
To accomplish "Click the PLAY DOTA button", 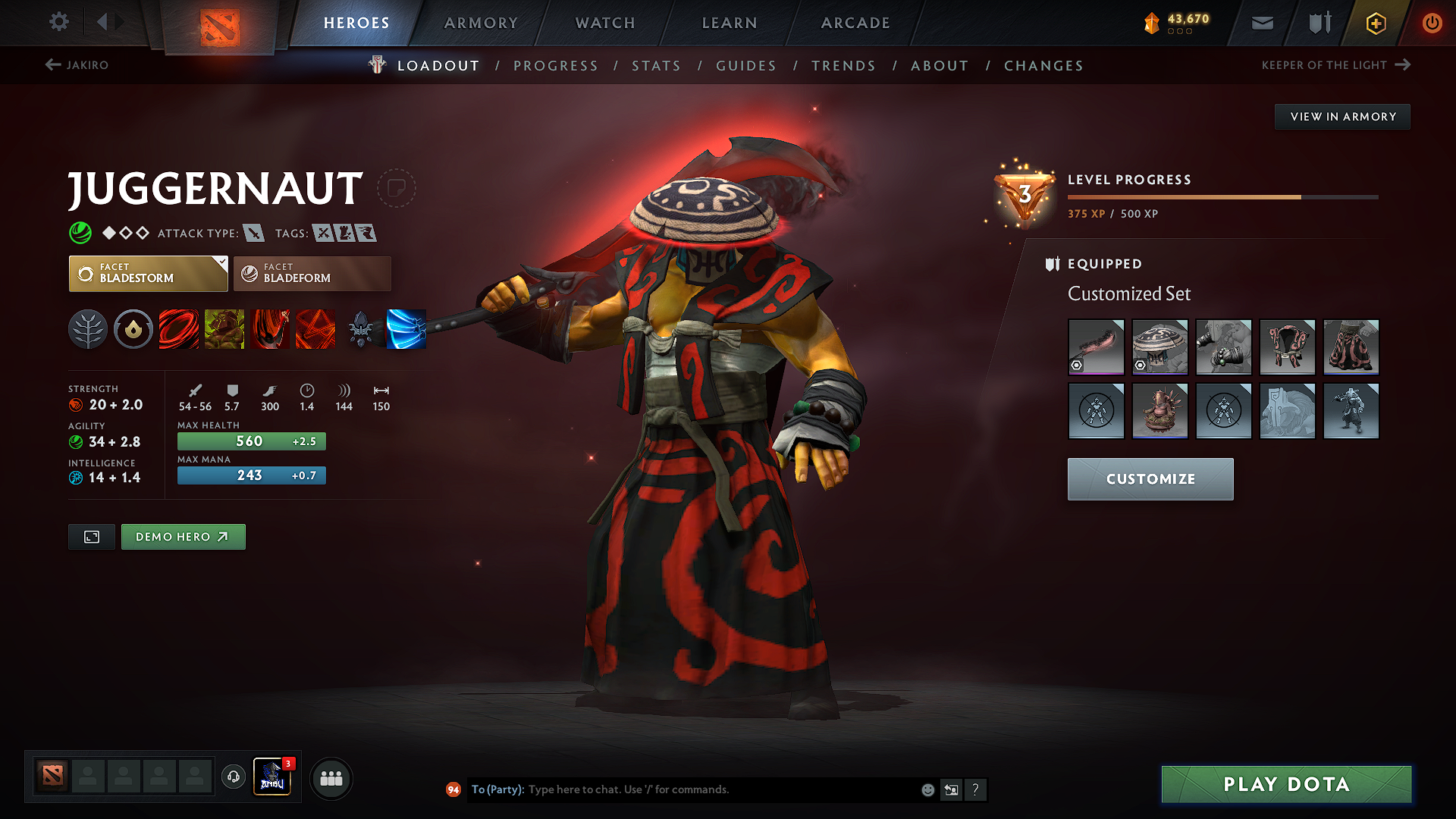I will tap(1285, 784).
